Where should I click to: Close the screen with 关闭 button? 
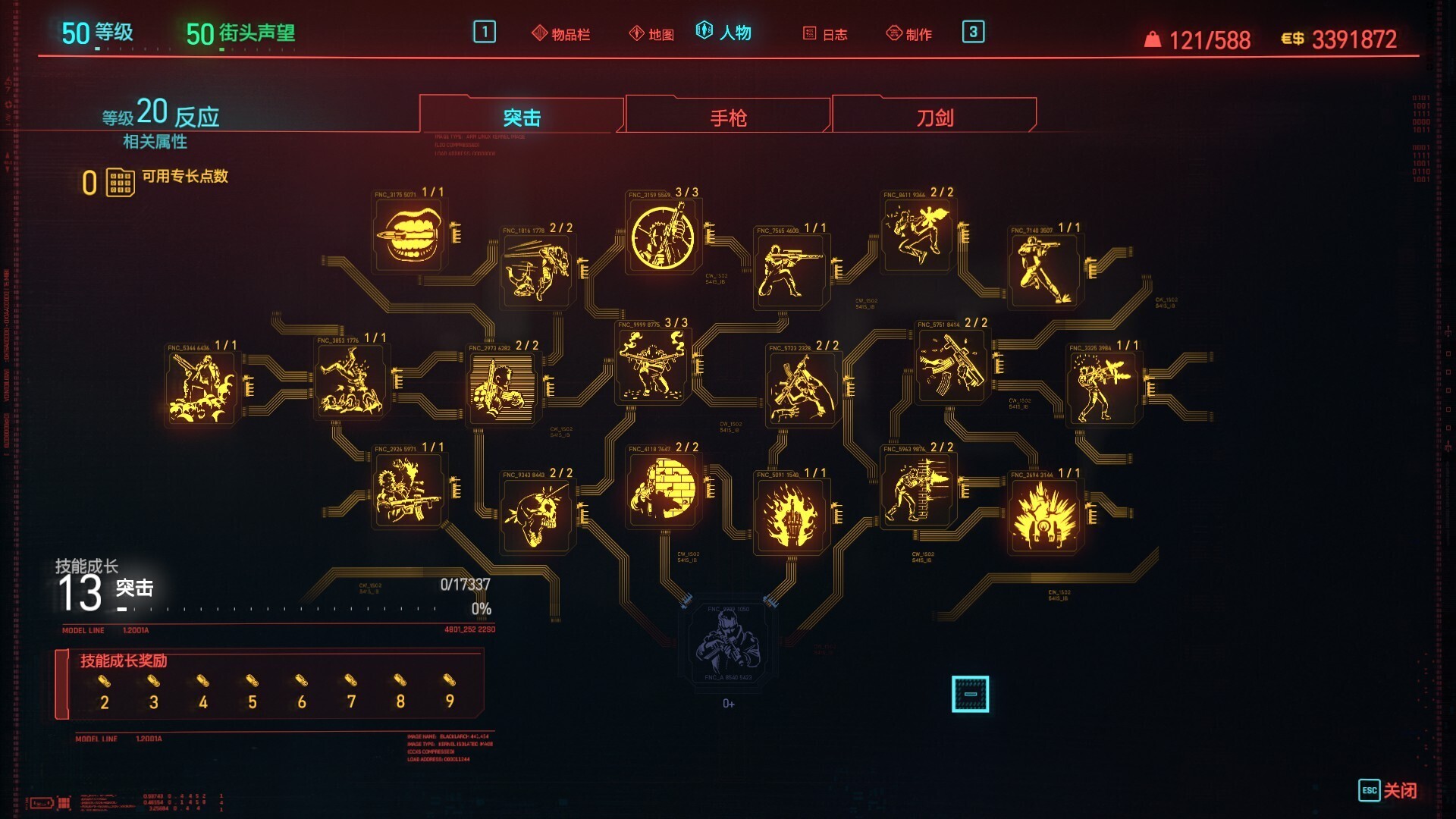point(1388,790)
